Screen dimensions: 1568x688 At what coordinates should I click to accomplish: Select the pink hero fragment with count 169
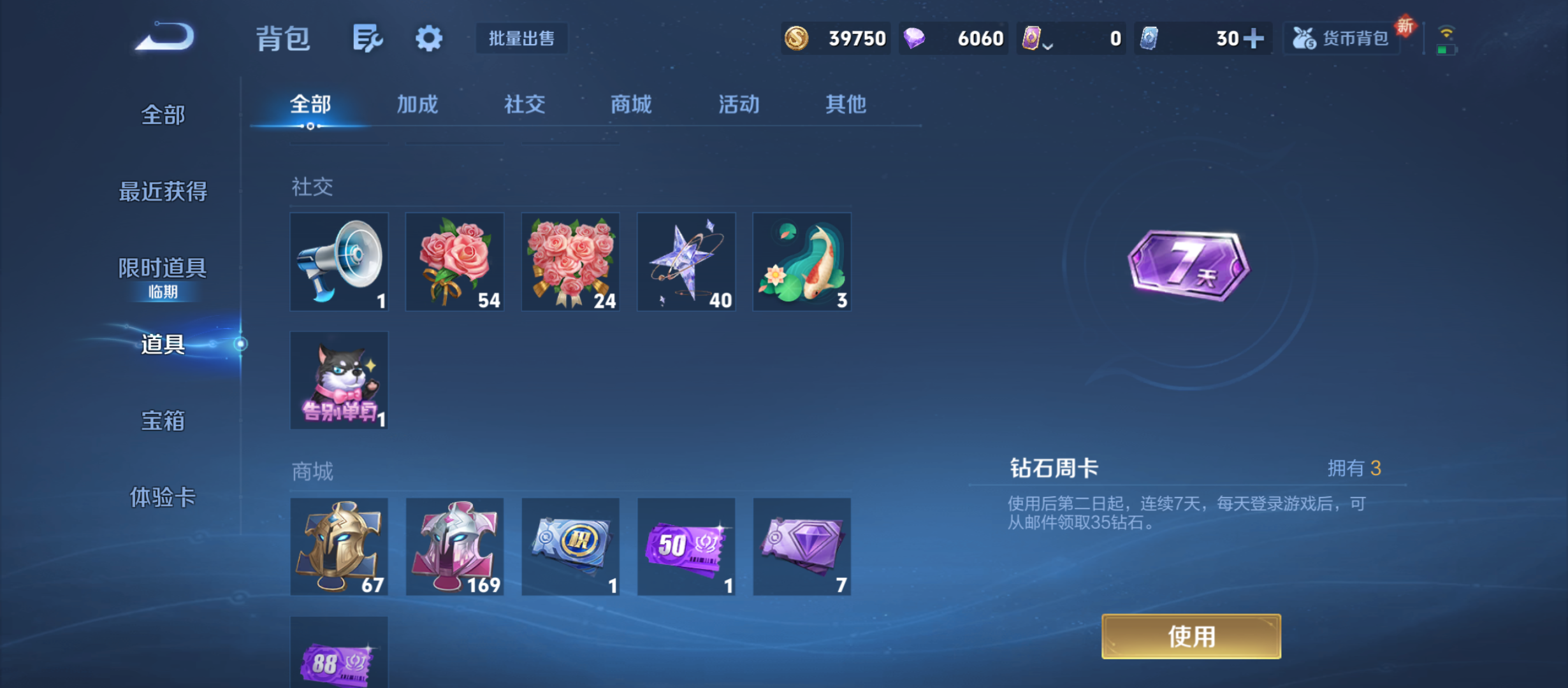tap(454, 547)
